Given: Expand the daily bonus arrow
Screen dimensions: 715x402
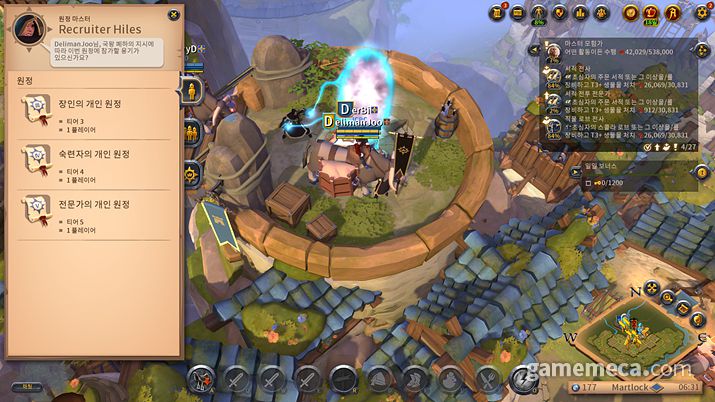Looking at the screenshot, I should [x=575, y=170].
